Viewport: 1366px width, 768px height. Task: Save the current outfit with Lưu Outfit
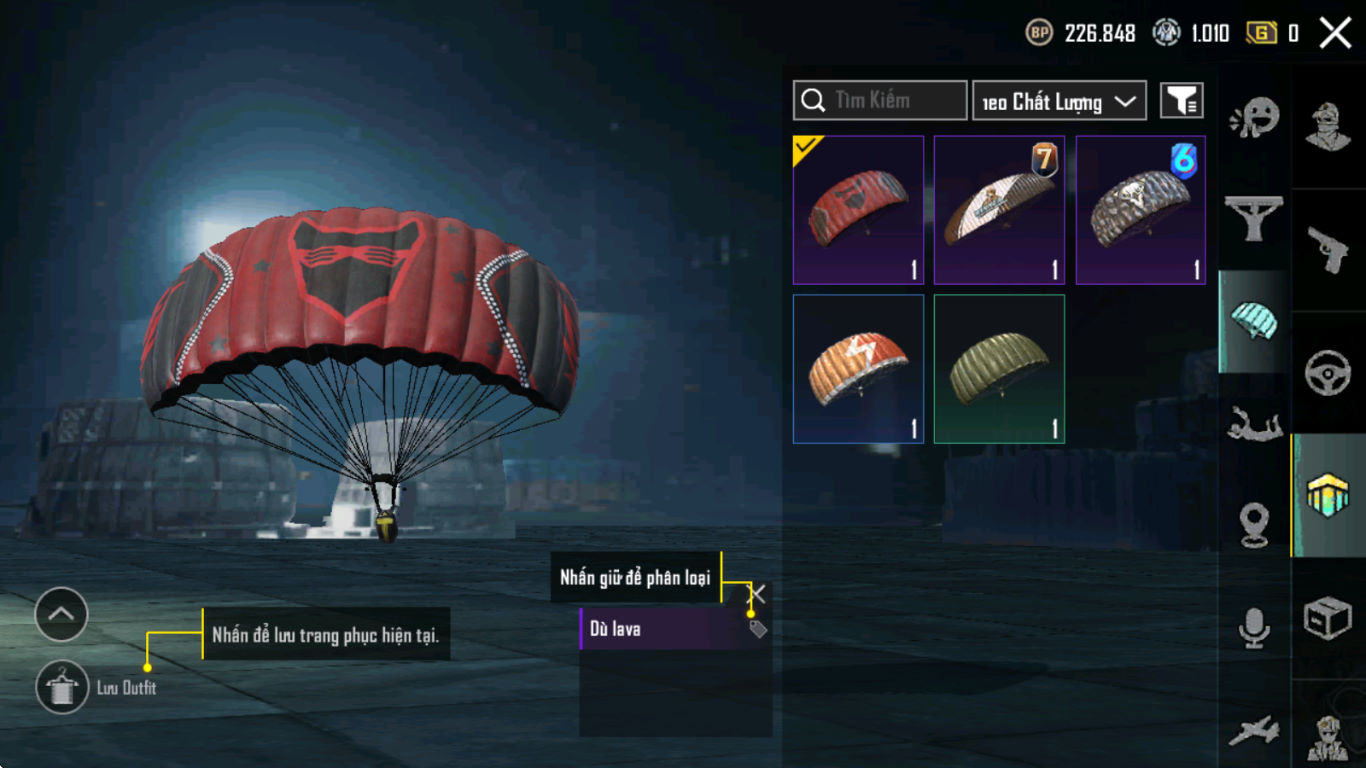coord(62,688)
